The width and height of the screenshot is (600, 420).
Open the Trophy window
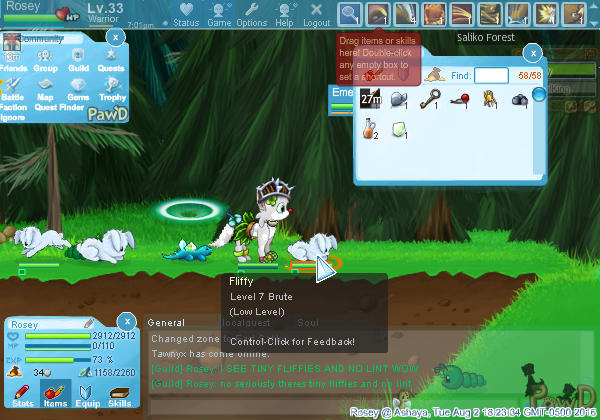[x=112, y=93]
